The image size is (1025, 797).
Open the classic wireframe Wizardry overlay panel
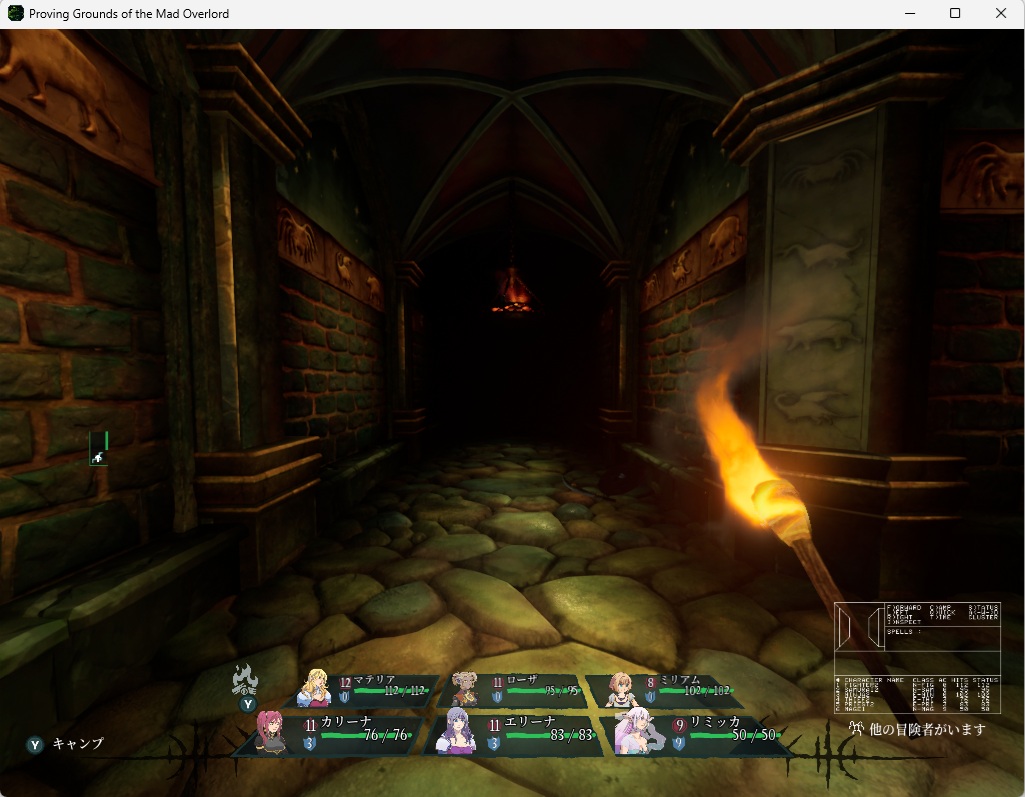[x=917, y=657]
